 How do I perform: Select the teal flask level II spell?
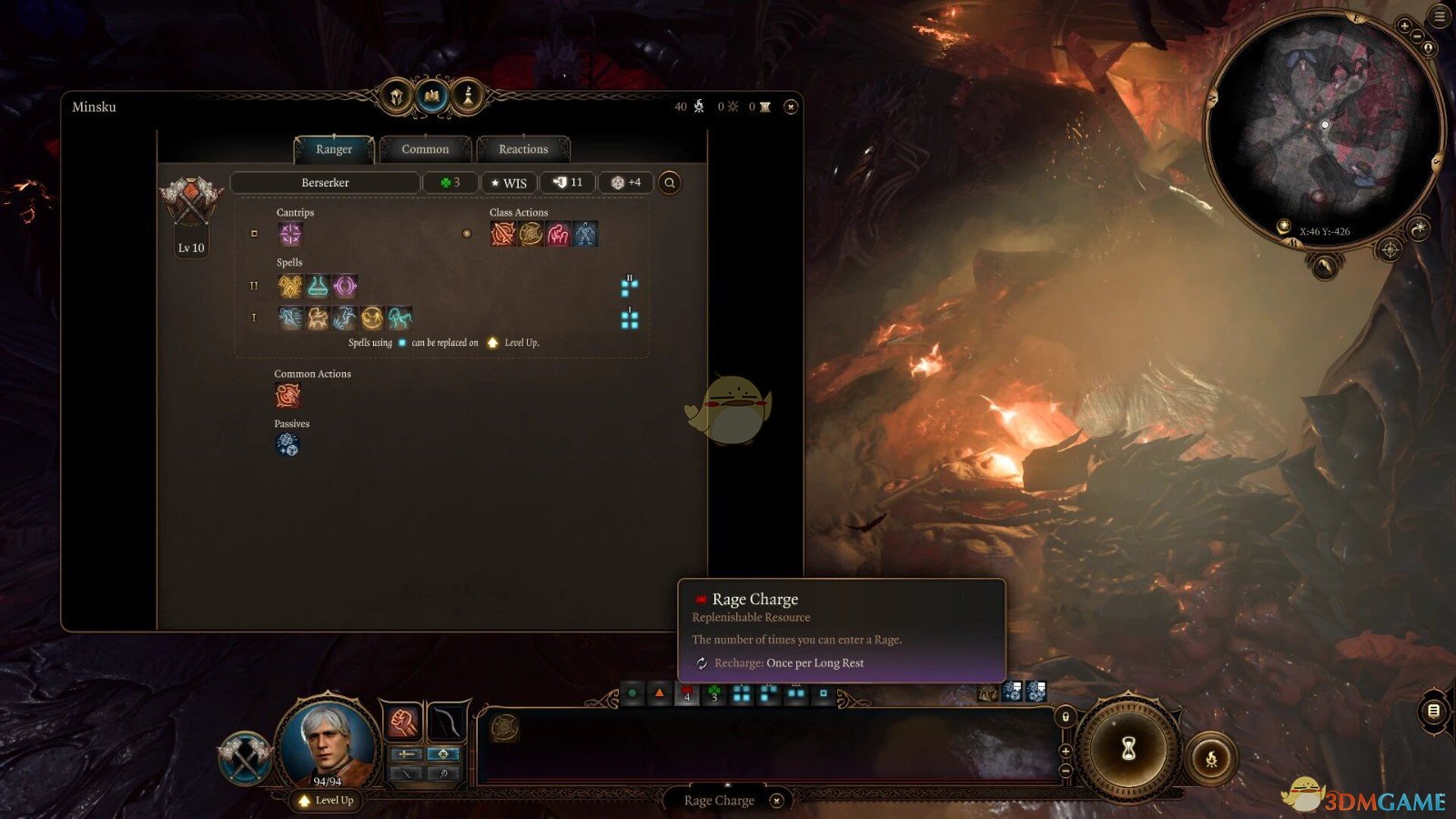pos(318,287)
